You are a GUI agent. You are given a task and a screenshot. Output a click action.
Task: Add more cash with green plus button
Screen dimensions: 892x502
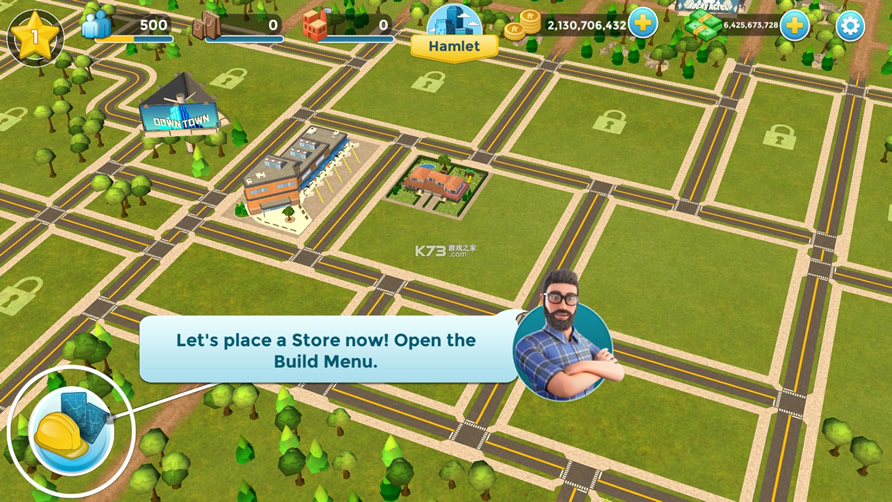coord(795,24)
